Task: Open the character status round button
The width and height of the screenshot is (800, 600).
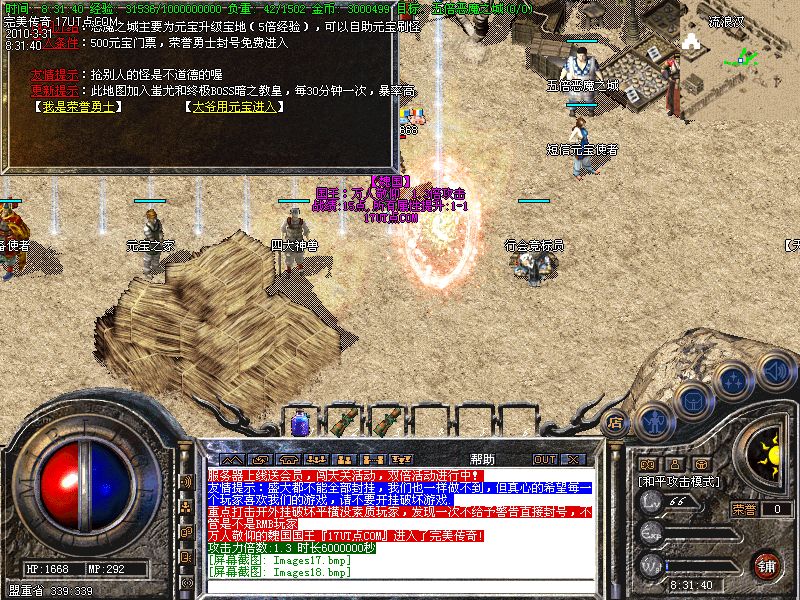Action: (654, 420)
